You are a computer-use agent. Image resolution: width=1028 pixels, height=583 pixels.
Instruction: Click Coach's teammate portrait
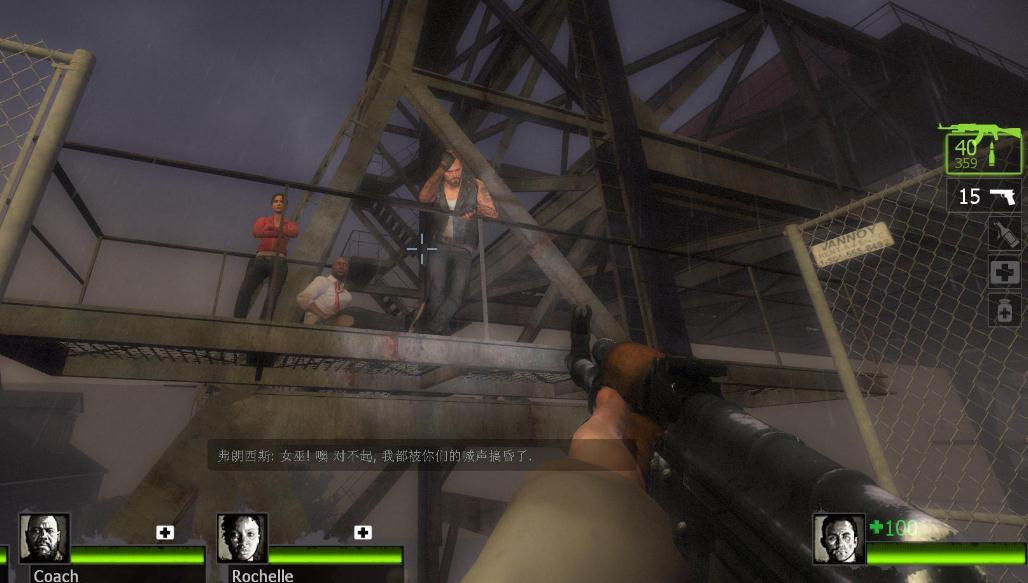pos(44,539)
